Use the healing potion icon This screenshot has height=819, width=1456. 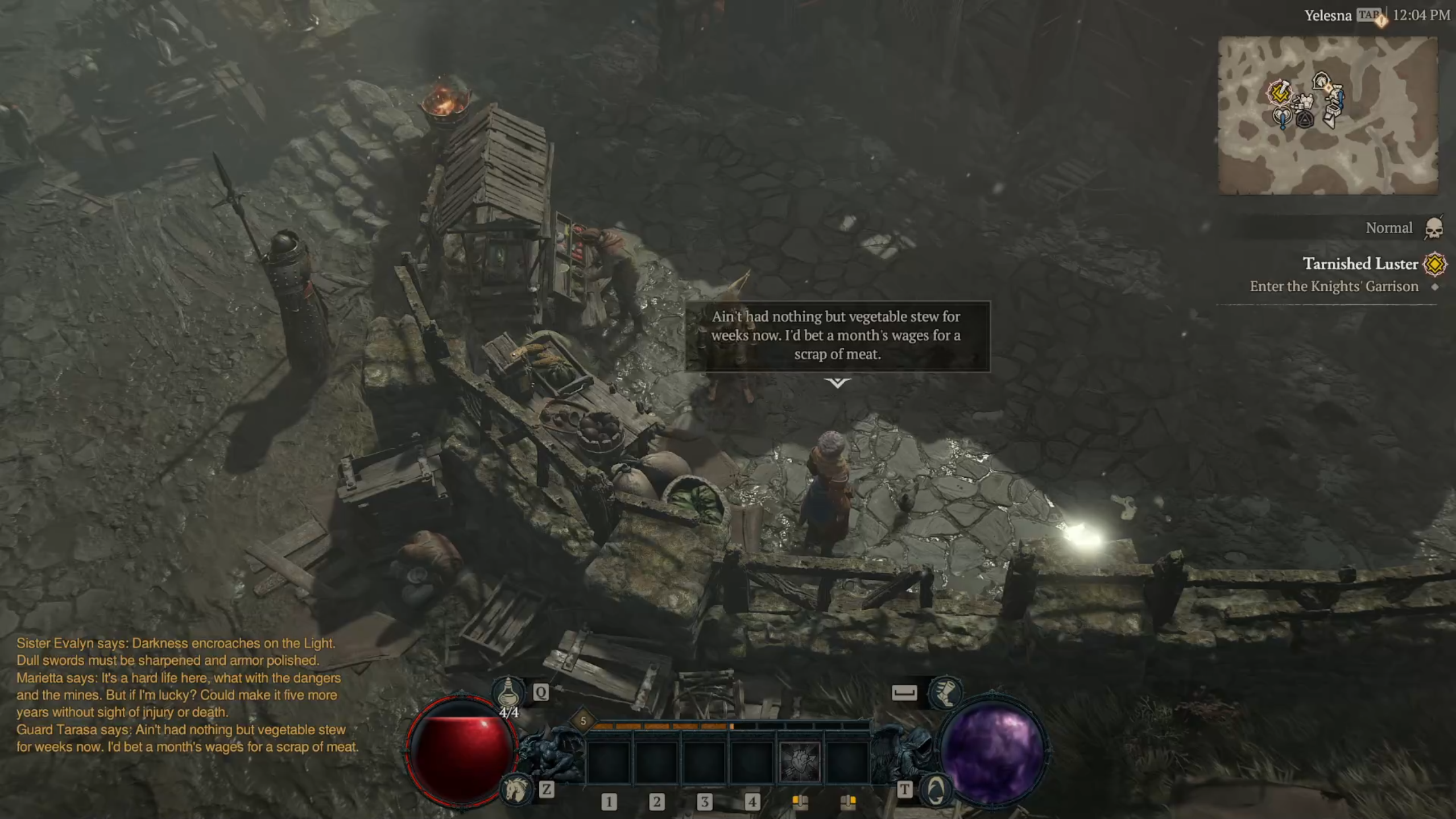(508, 692)
